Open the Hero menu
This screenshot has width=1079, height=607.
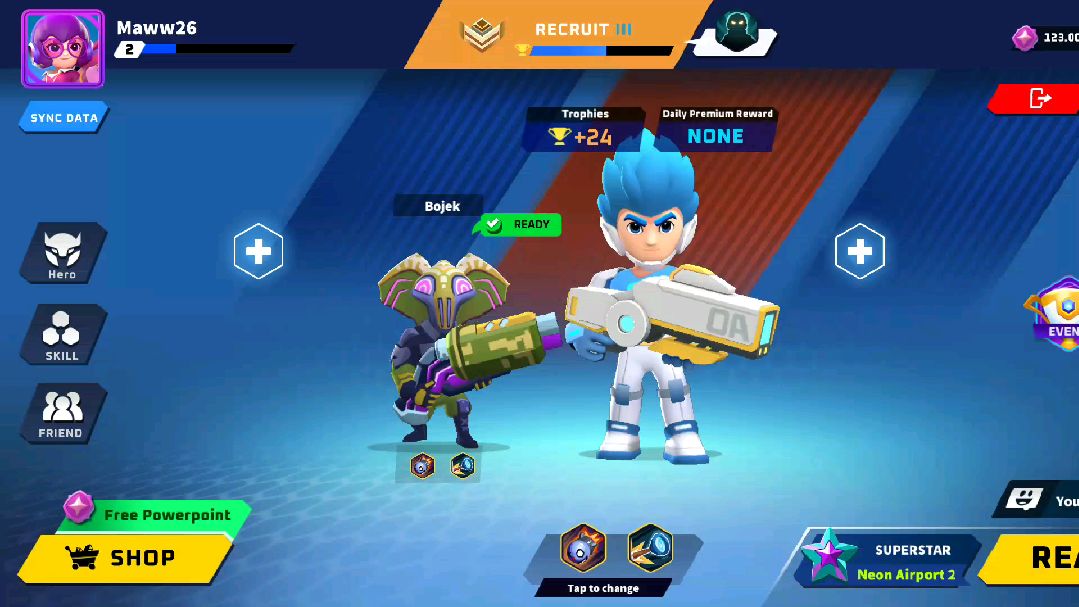62,253
